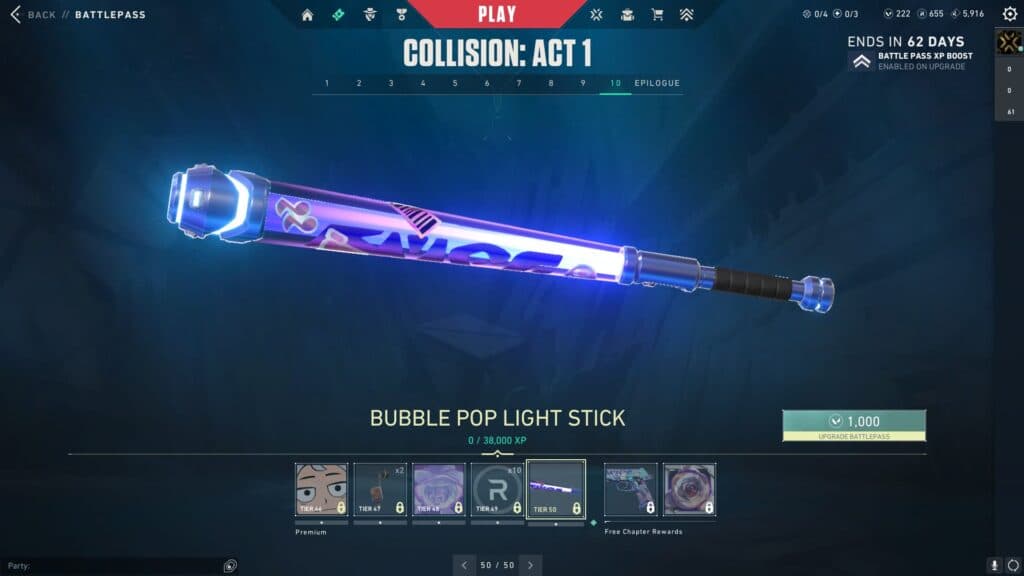
Task: View chapter 9 rewards
Action: click(583, 83)
